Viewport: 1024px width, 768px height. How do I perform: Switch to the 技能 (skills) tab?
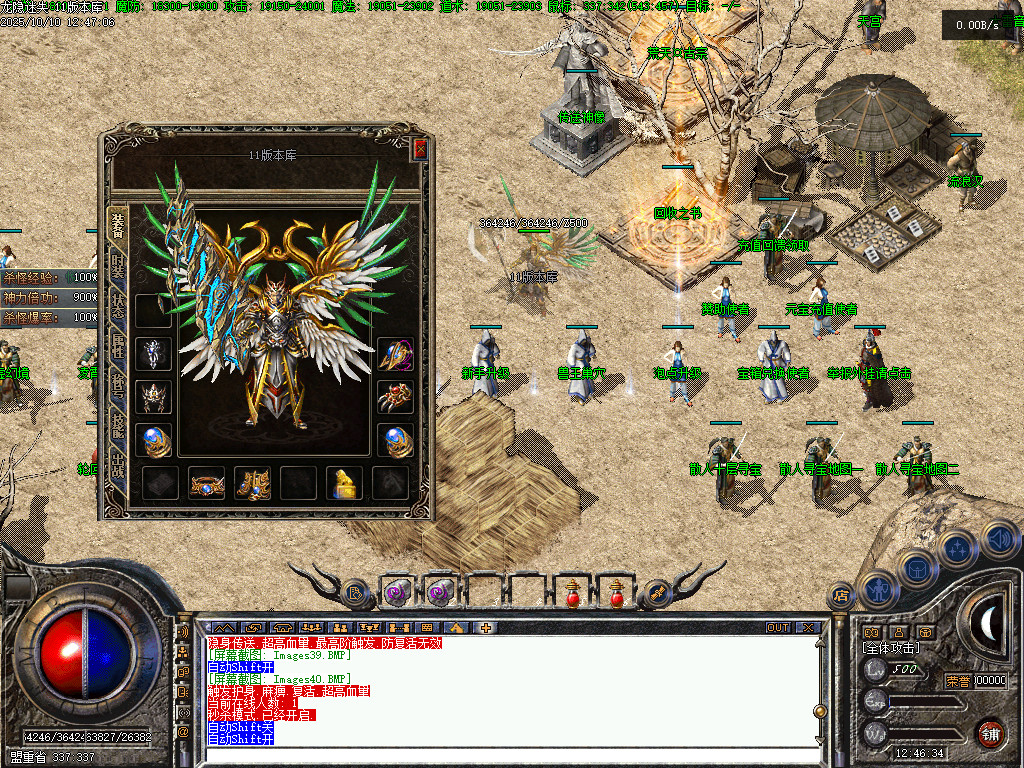pos(118,430)
